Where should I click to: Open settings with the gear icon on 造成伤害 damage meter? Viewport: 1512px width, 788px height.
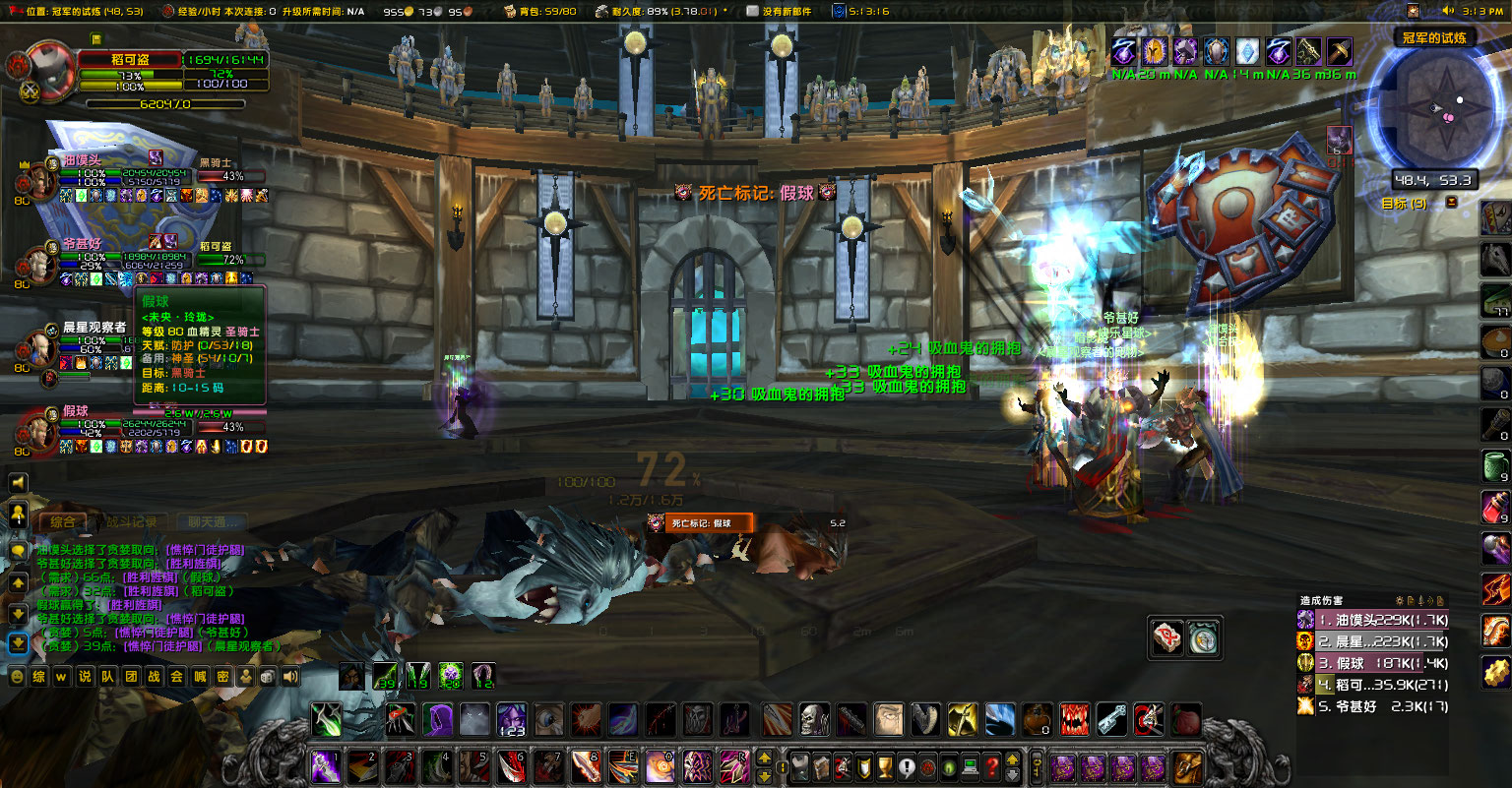(1399, 601)
